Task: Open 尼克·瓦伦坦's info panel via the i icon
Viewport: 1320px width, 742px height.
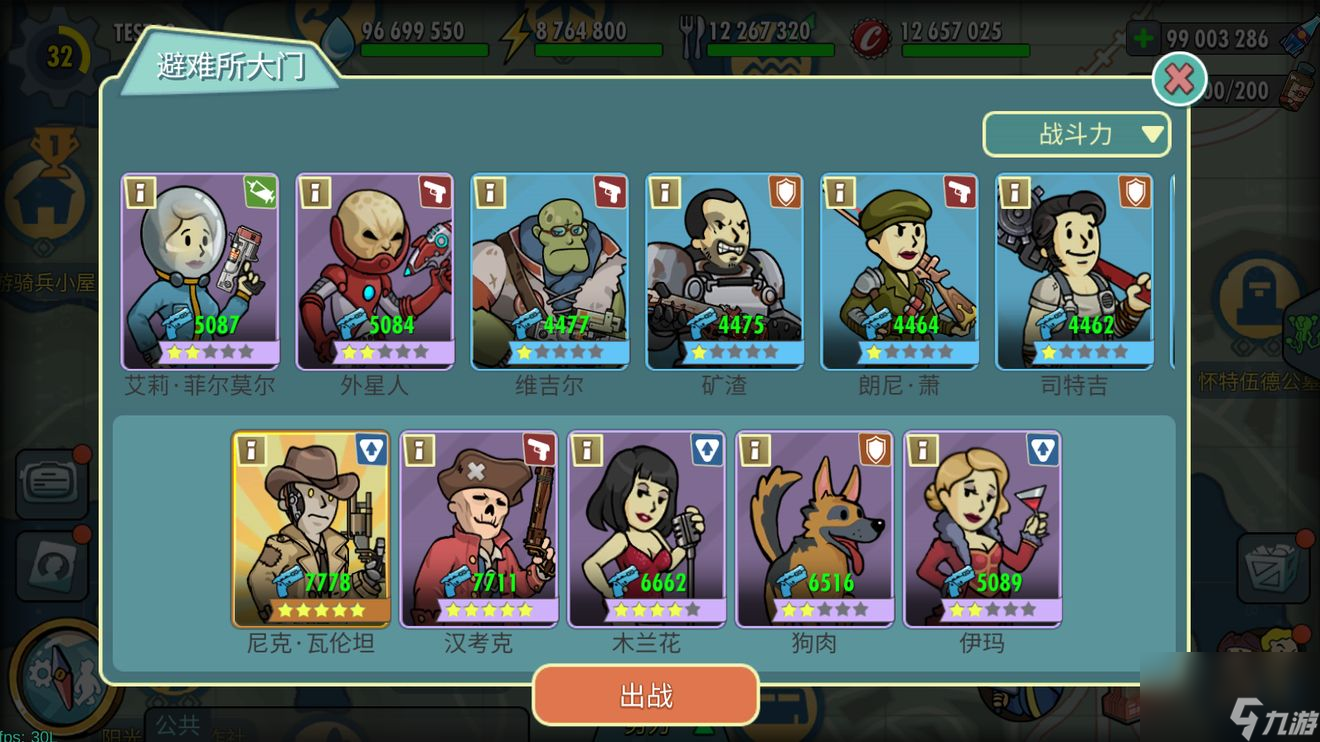Action: (x=249, y=451)
